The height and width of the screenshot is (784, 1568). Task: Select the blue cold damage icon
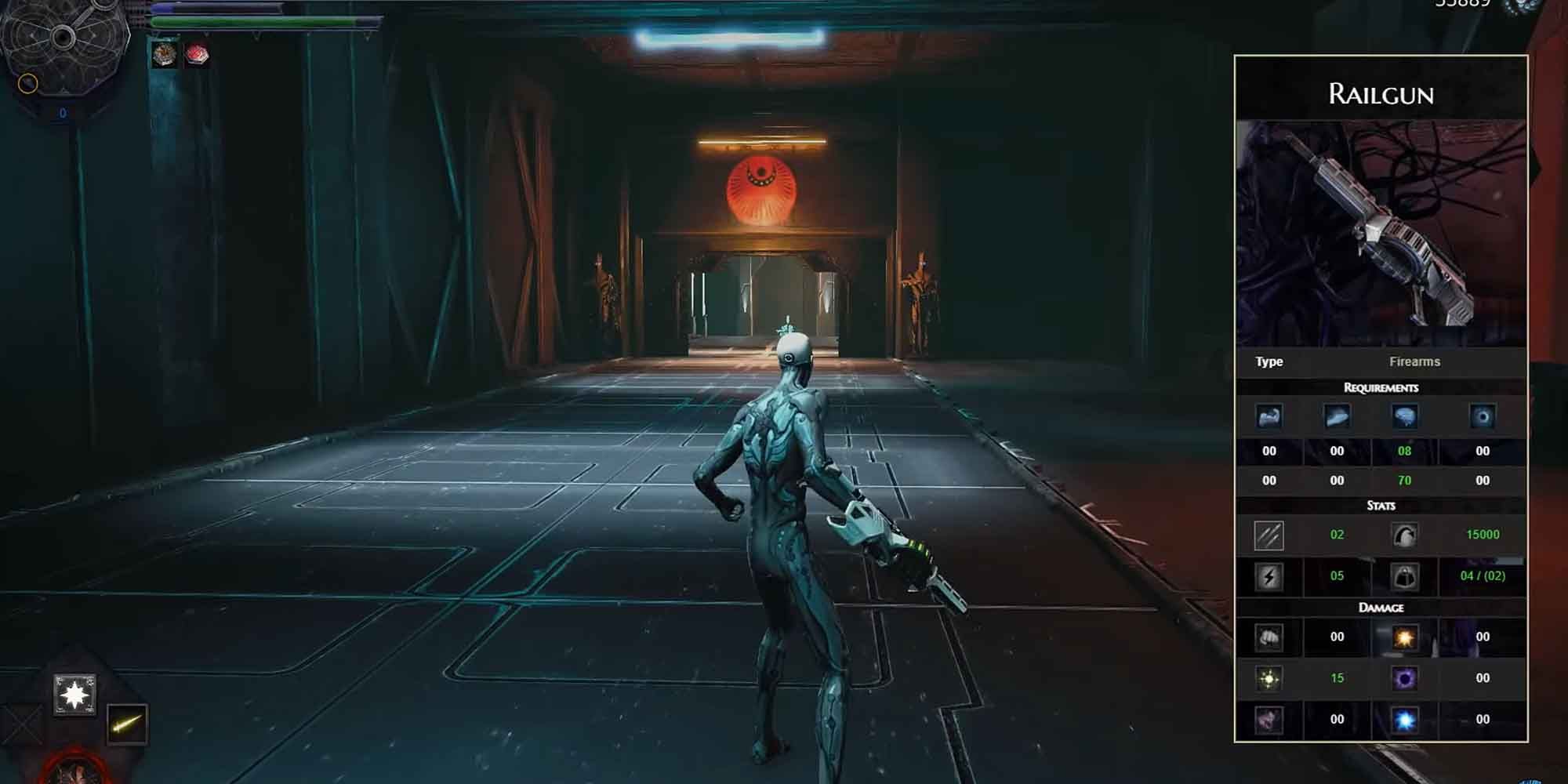pyautogui.click(x=1404, y=718)
